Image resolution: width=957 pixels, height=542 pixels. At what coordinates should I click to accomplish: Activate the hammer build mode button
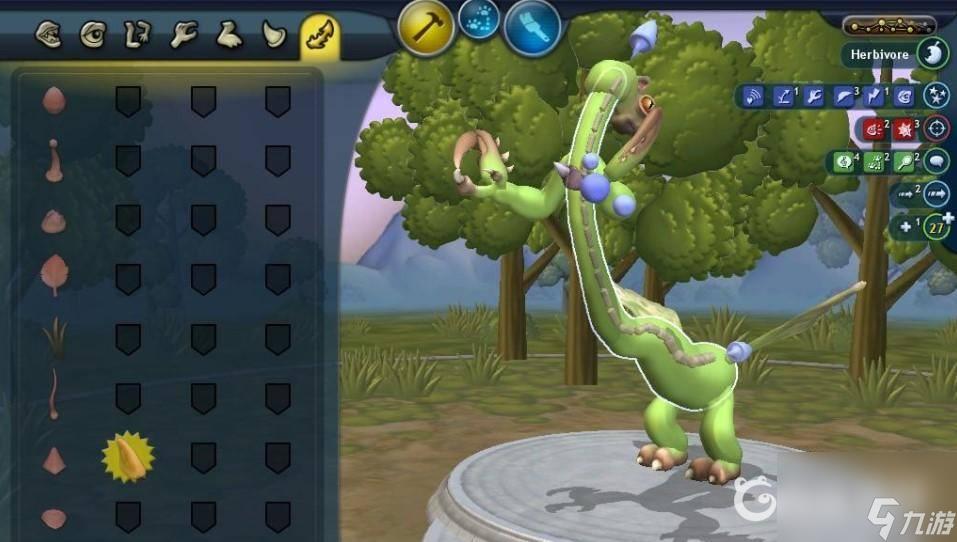click(427, 28)
